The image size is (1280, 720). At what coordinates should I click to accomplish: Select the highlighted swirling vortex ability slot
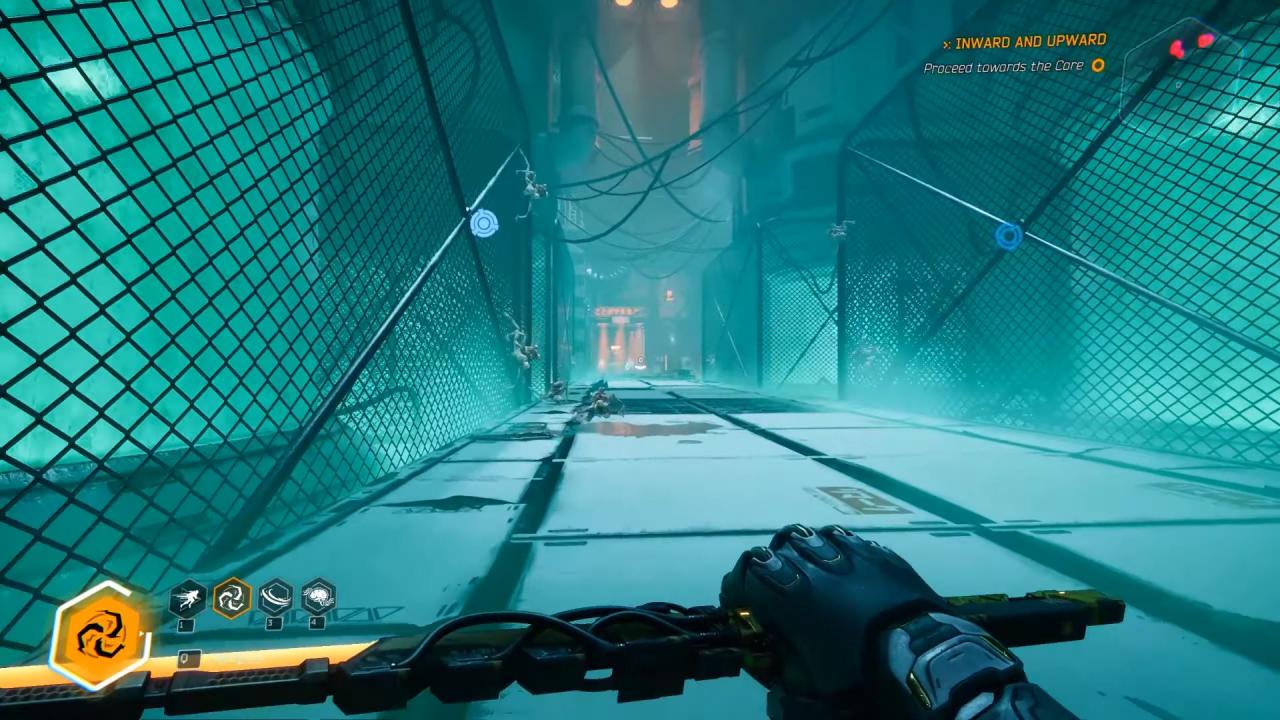point(231,598)
